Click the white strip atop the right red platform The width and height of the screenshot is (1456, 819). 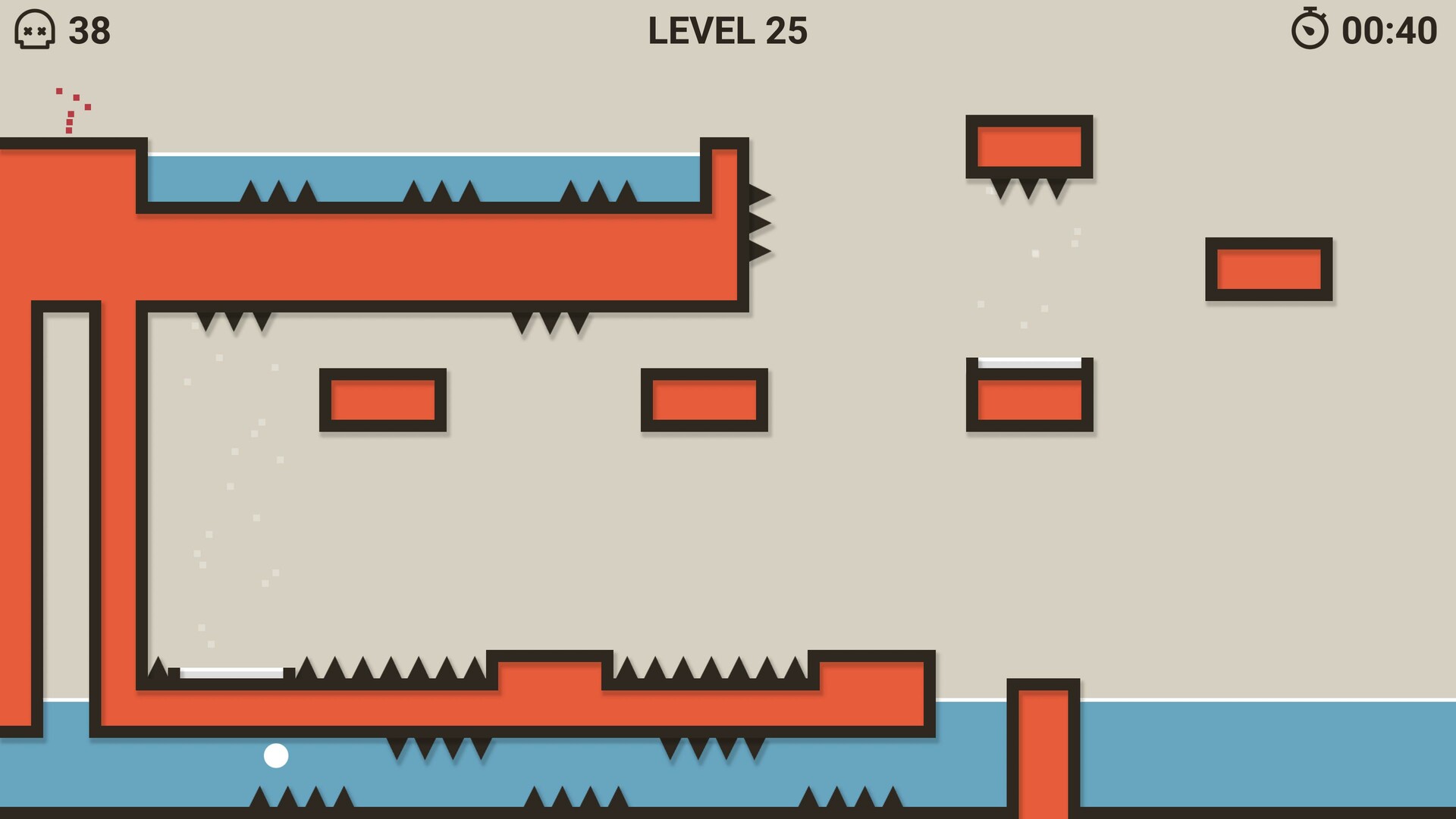[x=1028, y=364]
